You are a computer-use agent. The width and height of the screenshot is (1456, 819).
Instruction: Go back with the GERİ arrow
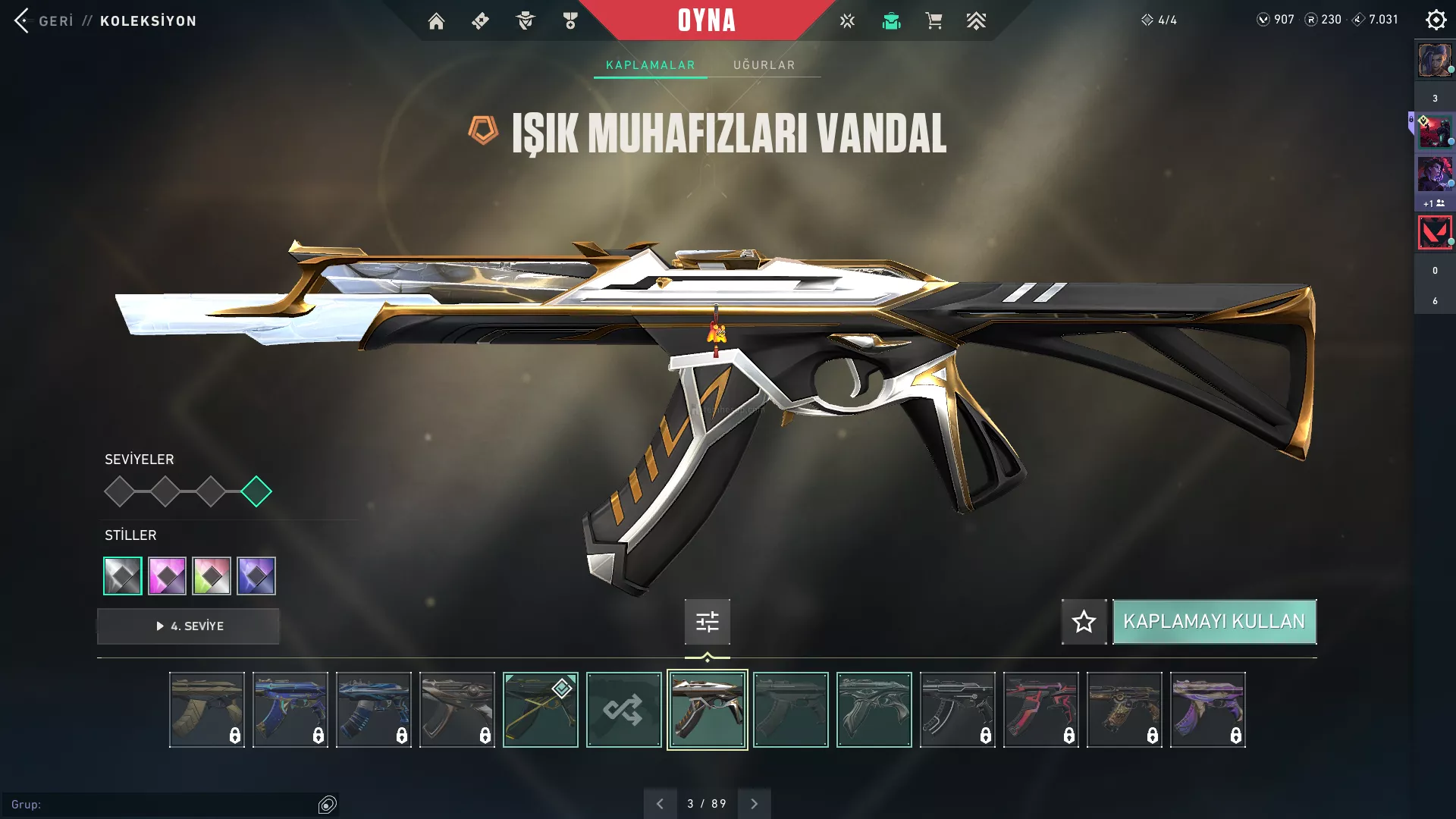tap(23, 20)
